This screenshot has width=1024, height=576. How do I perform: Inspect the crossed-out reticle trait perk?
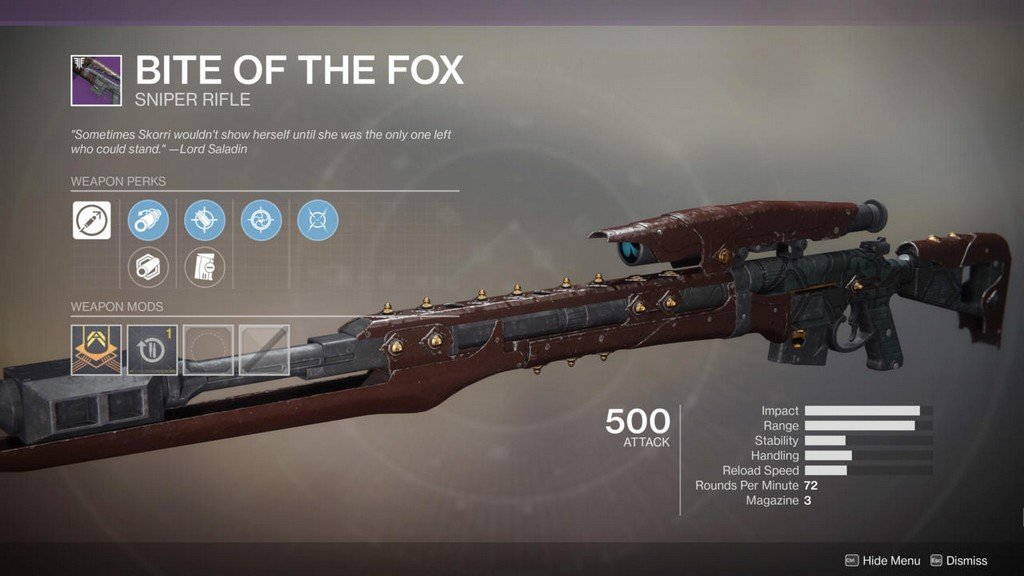(318, 221)
